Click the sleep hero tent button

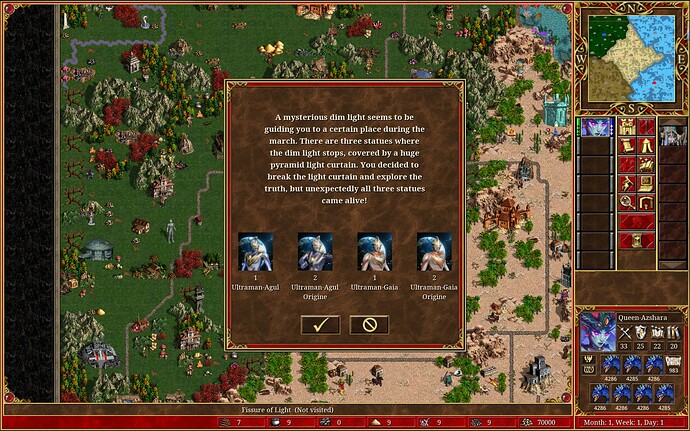[x=645, y=146]
